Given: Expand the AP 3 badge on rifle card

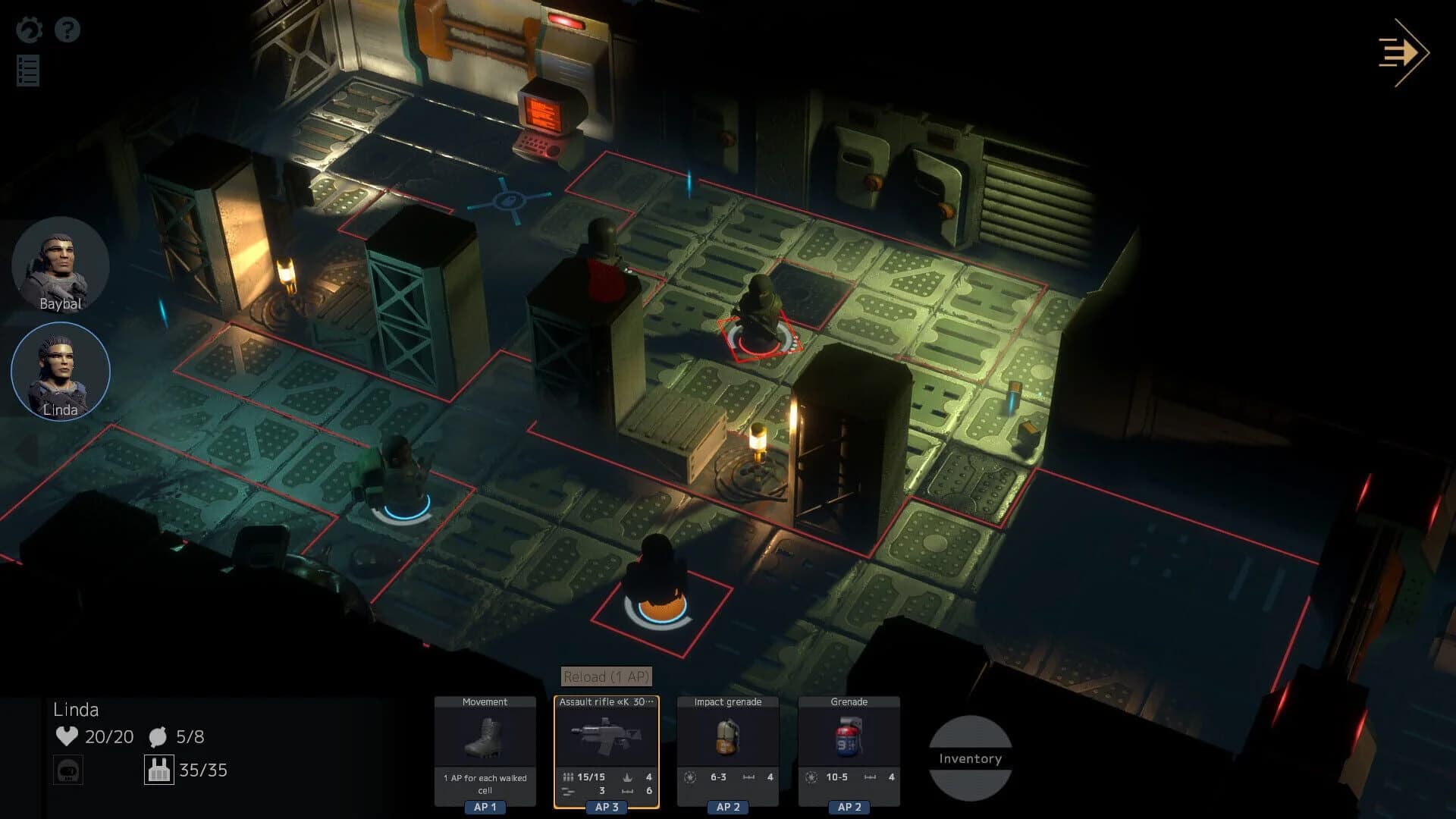Looking at the screenshot, I should [605, 807].
